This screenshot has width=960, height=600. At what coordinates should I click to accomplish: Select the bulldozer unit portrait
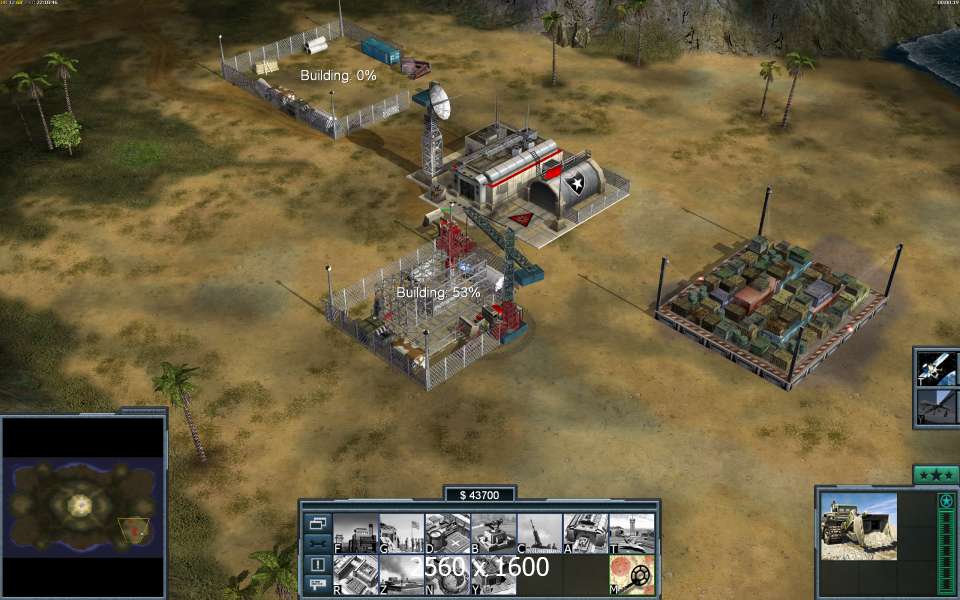pyautogui.click(x=859, y=526)
